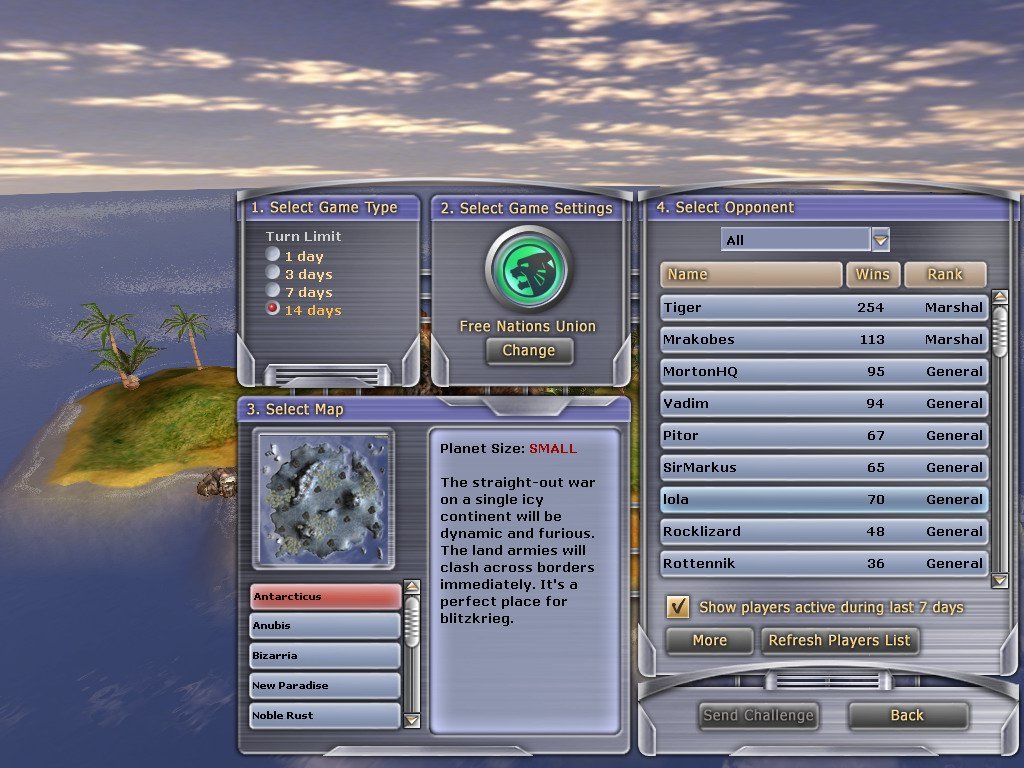Pick the New Paradise map

pos(325,686)
